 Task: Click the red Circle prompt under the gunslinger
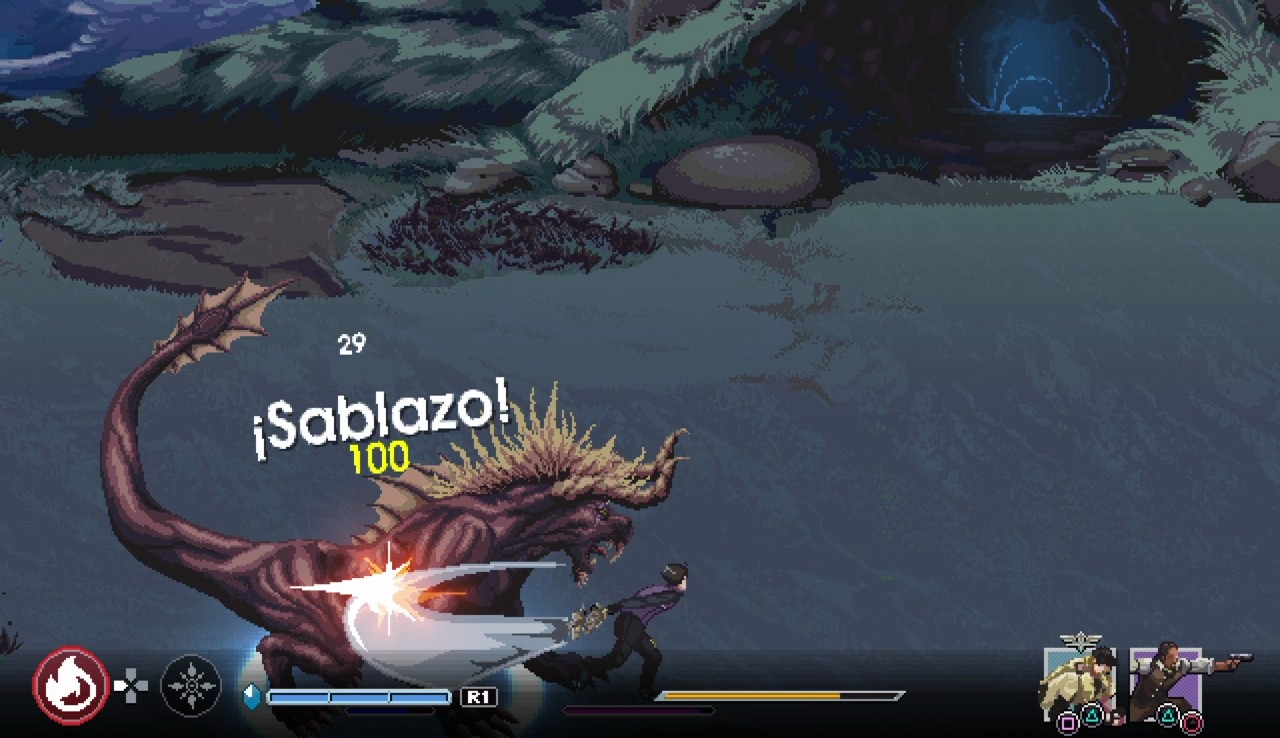[x=1192, y=722]
